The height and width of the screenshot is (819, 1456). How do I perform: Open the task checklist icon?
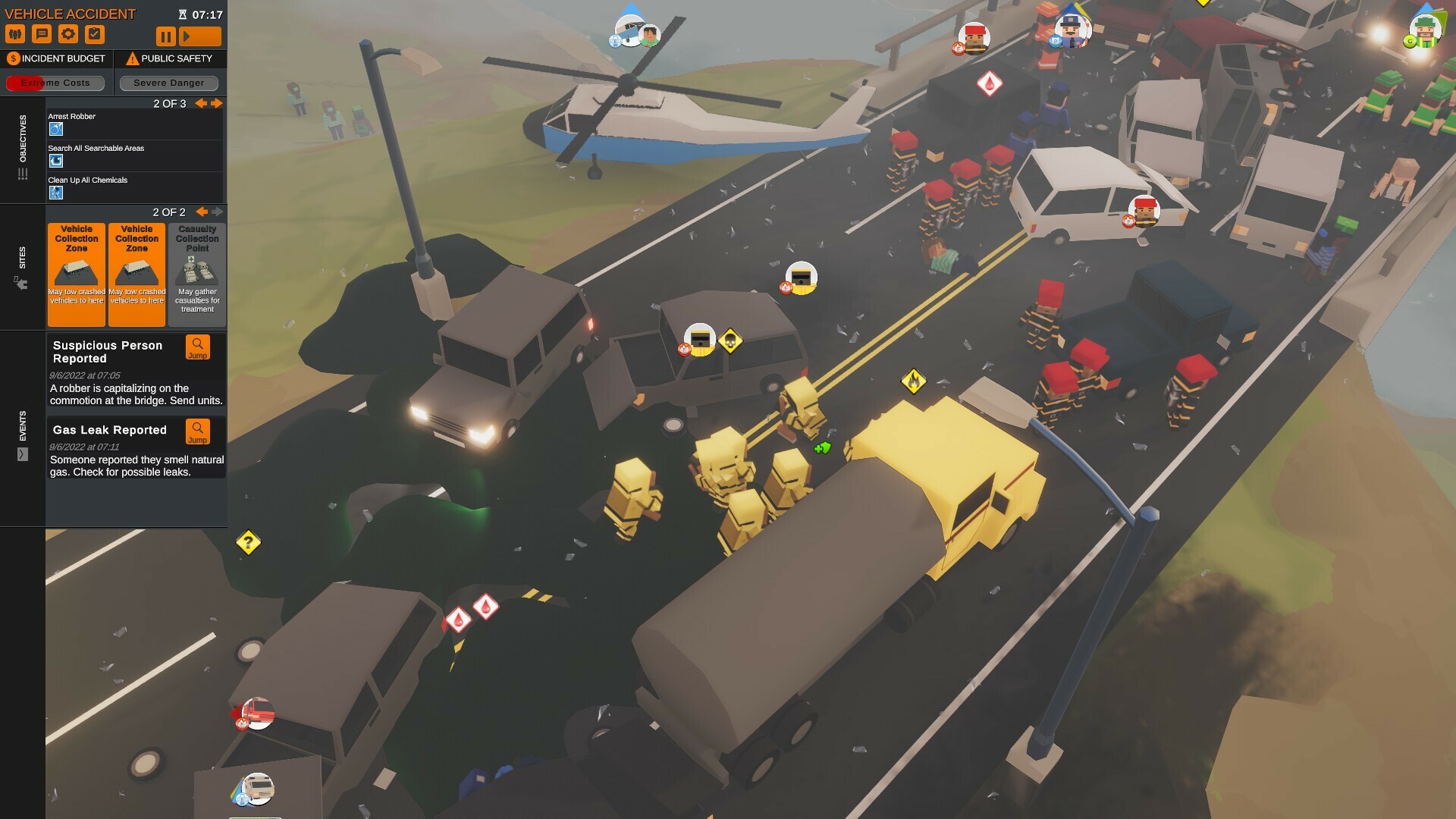point(96,33)
